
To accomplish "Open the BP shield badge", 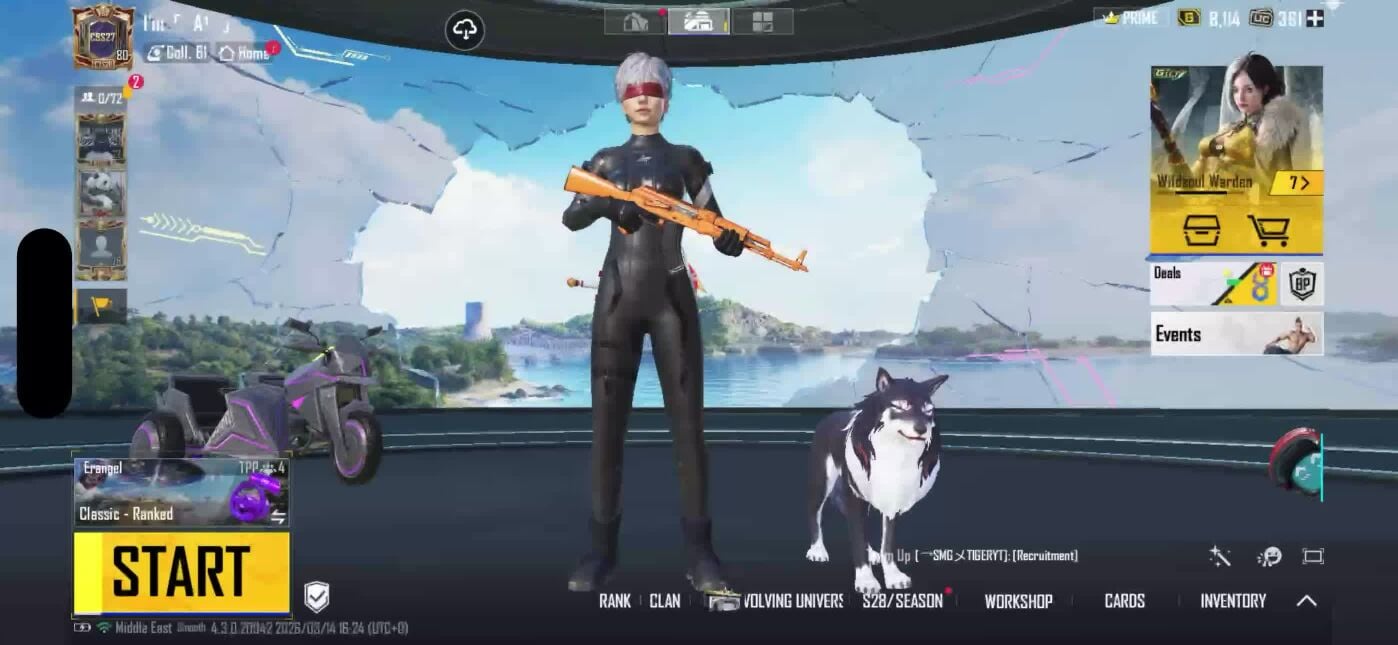I will coord(1302,284).
